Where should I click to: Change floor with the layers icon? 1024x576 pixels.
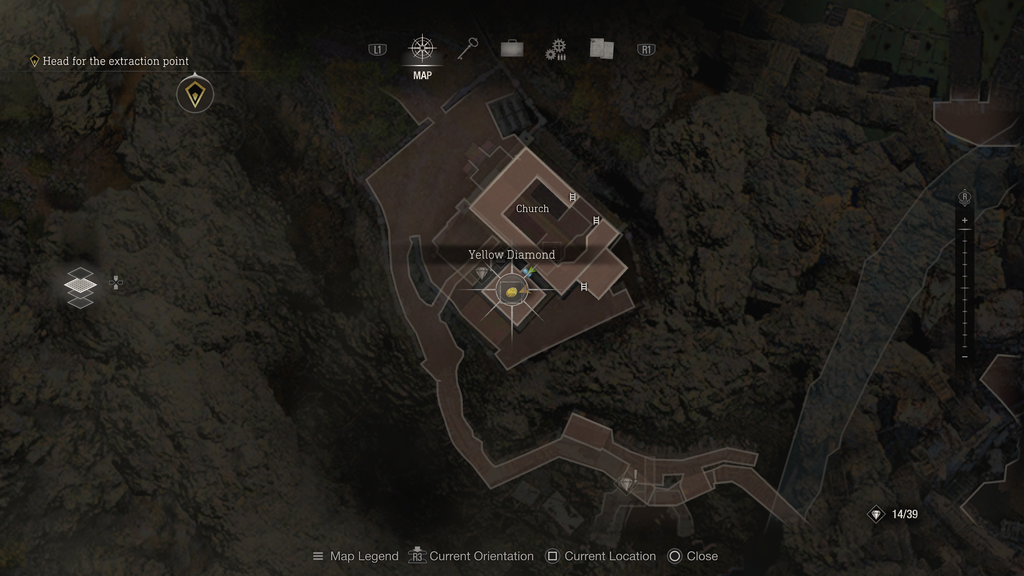80,287
